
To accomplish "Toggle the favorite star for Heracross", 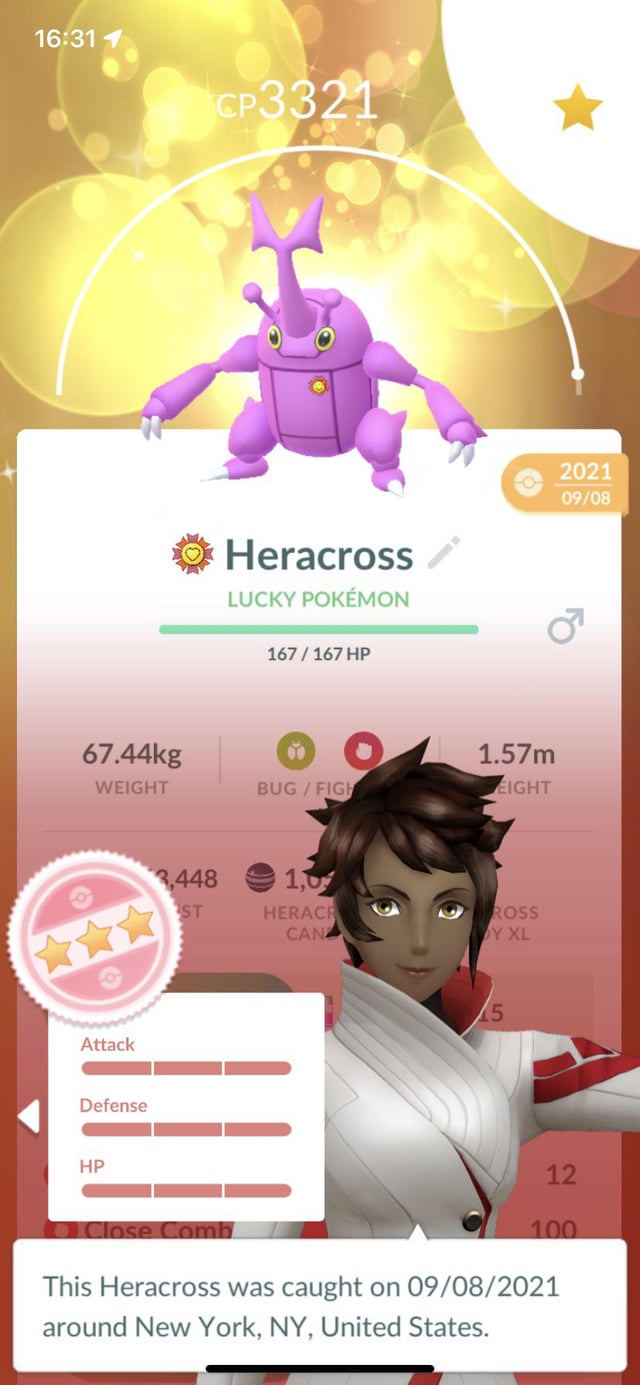I will 578,109.
